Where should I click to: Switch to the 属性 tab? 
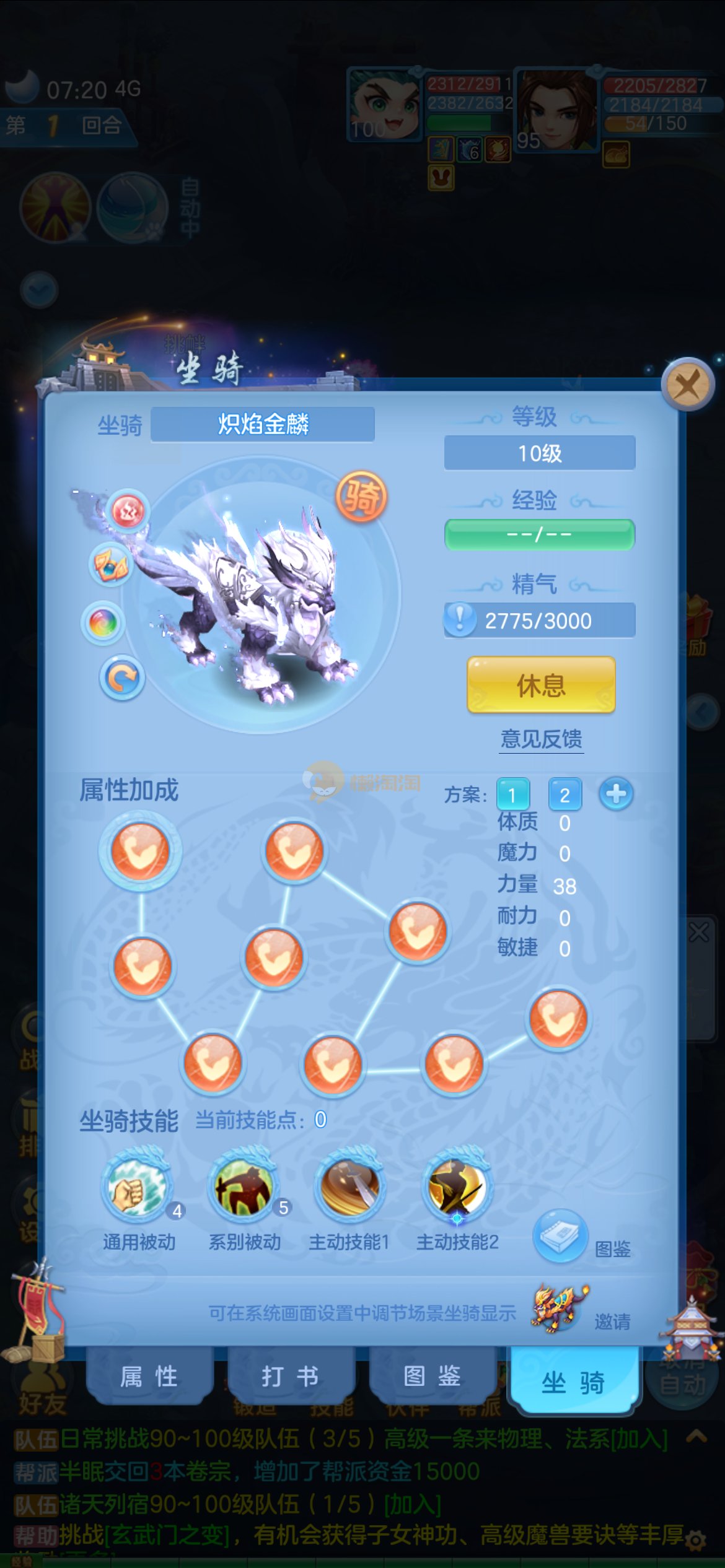coord(149,1377)
